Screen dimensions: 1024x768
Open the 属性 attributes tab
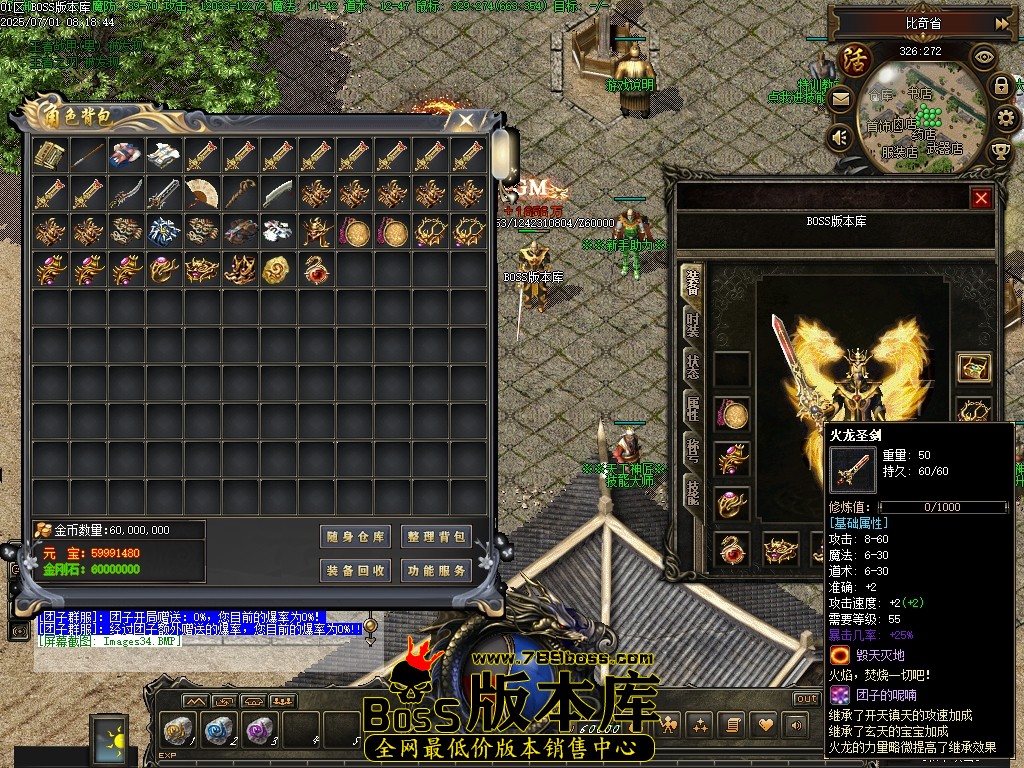click(692, 407)
